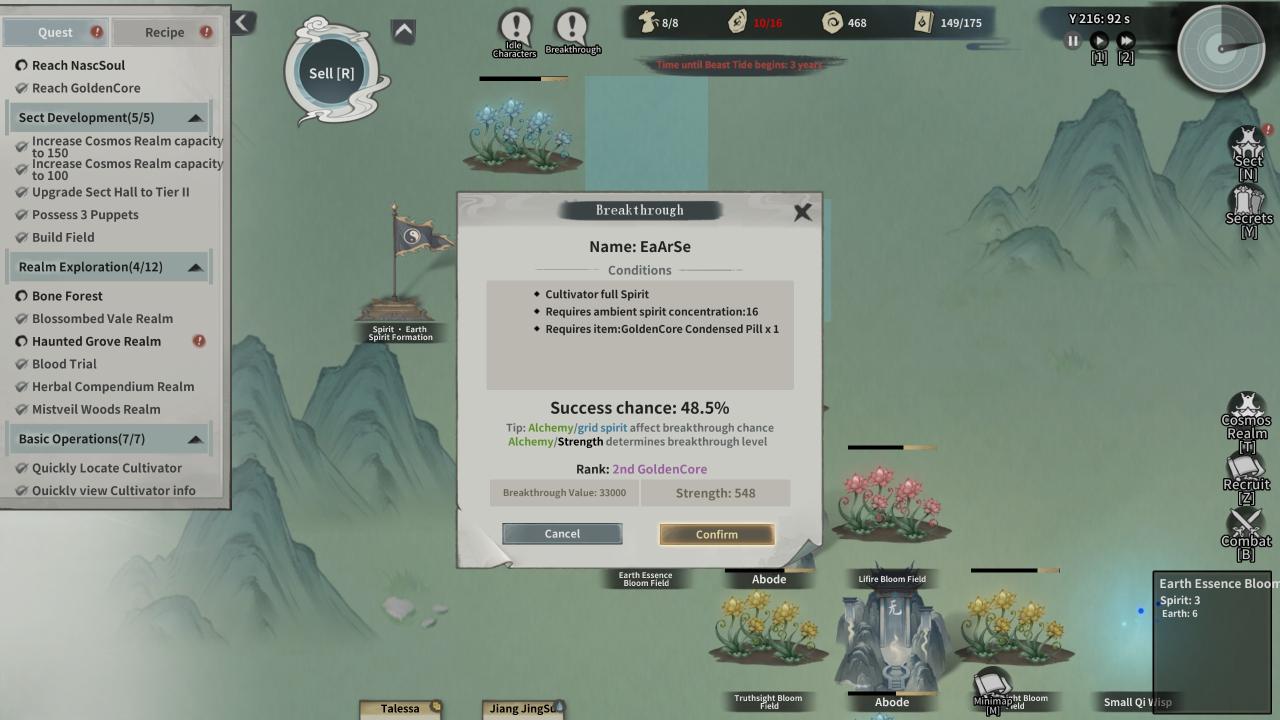Activate the Sell [R] button
This screenshot has width=1280, height=720.
(x=331, y=73)
